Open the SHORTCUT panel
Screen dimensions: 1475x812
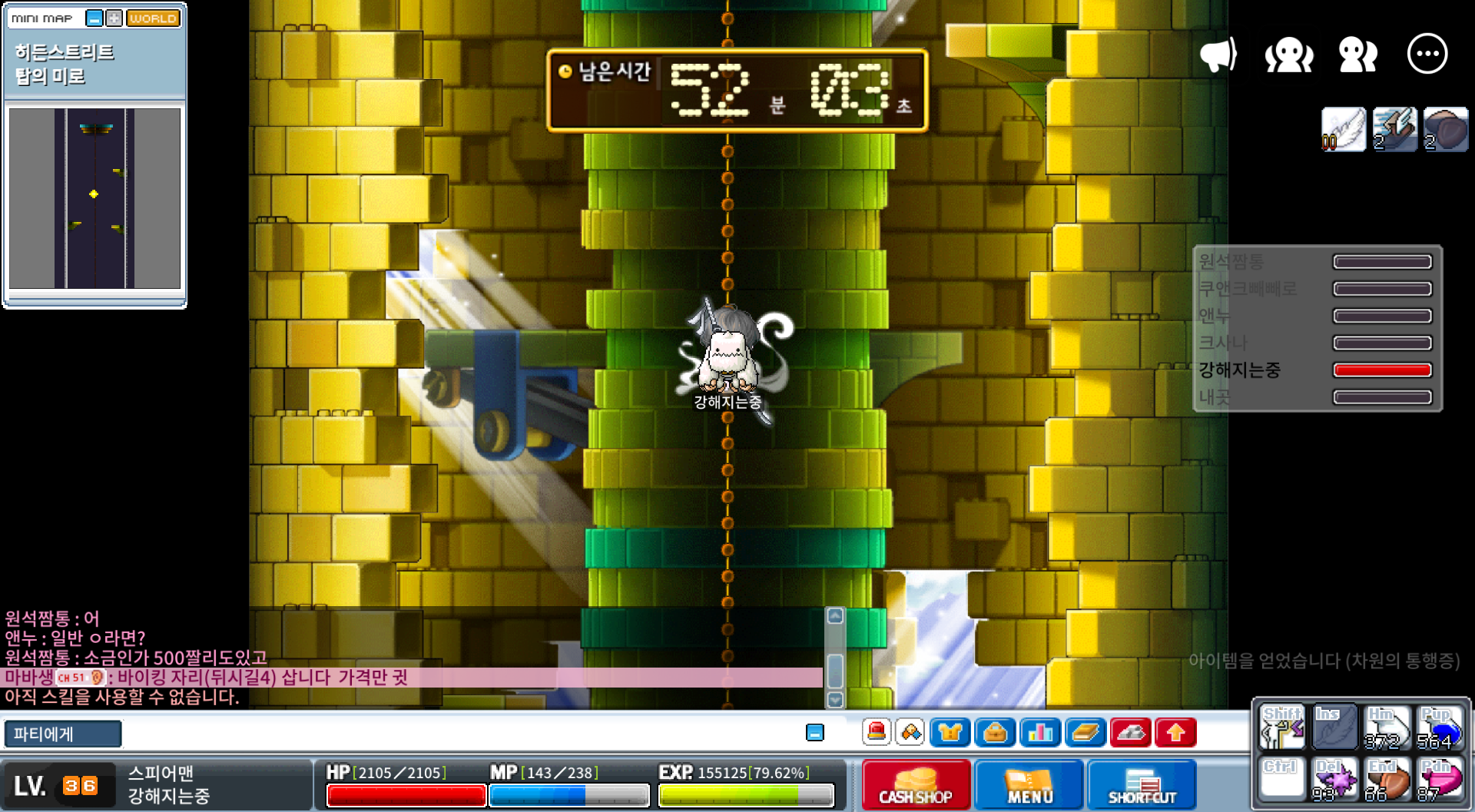1142,785
